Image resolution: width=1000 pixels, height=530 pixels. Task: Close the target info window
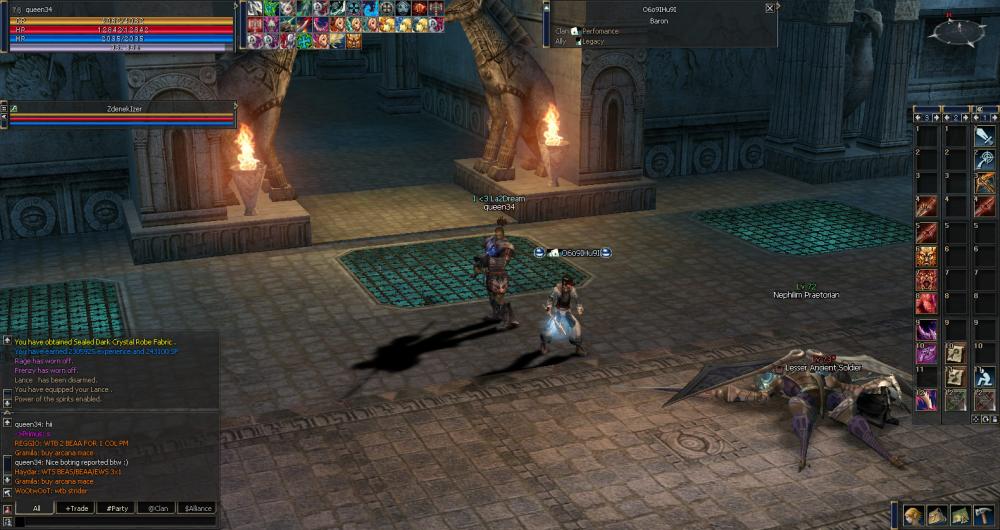point(769,7)
